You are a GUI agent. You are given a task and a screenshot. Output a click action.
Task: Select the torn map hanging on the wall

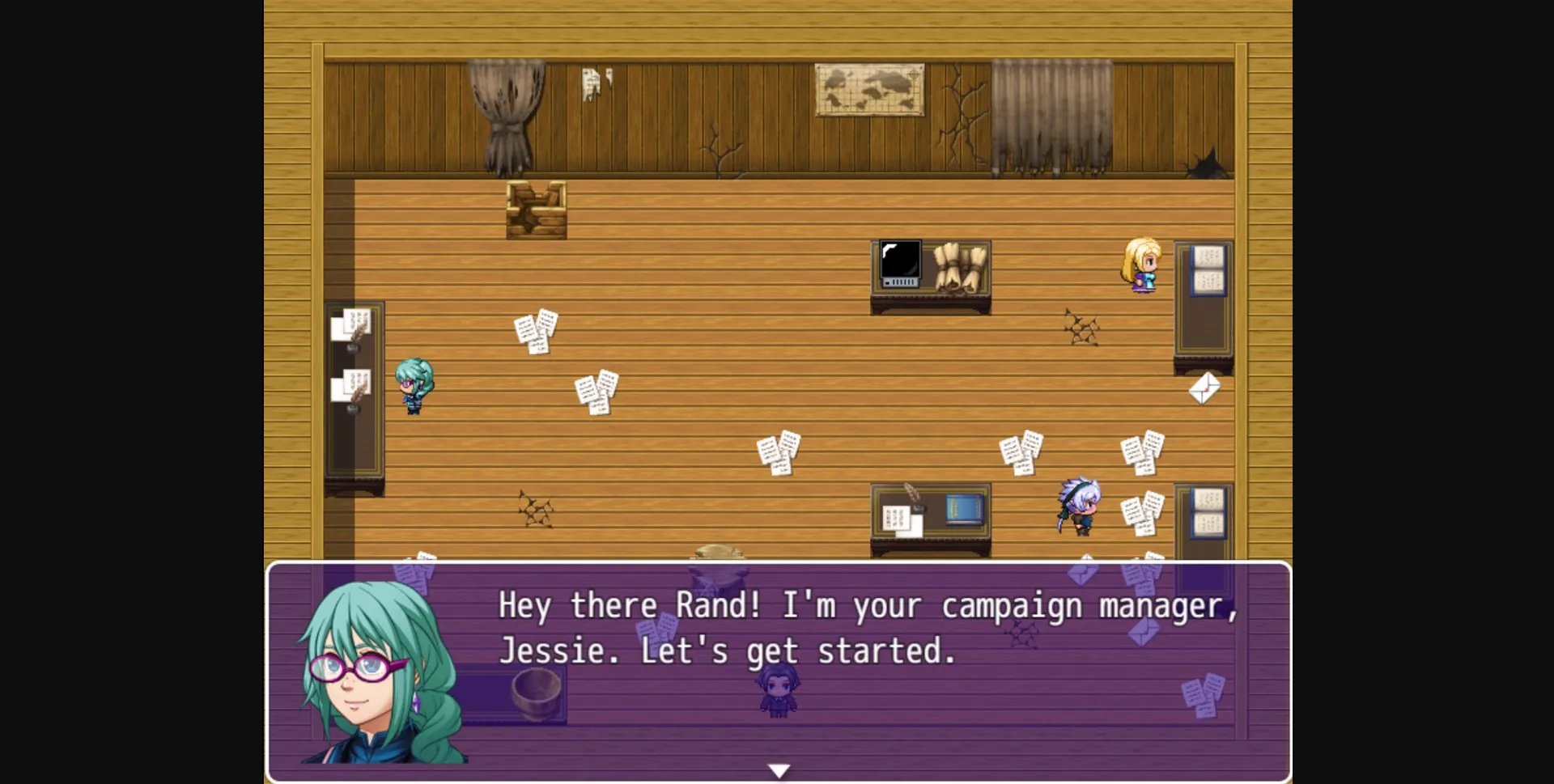point(870,89)
